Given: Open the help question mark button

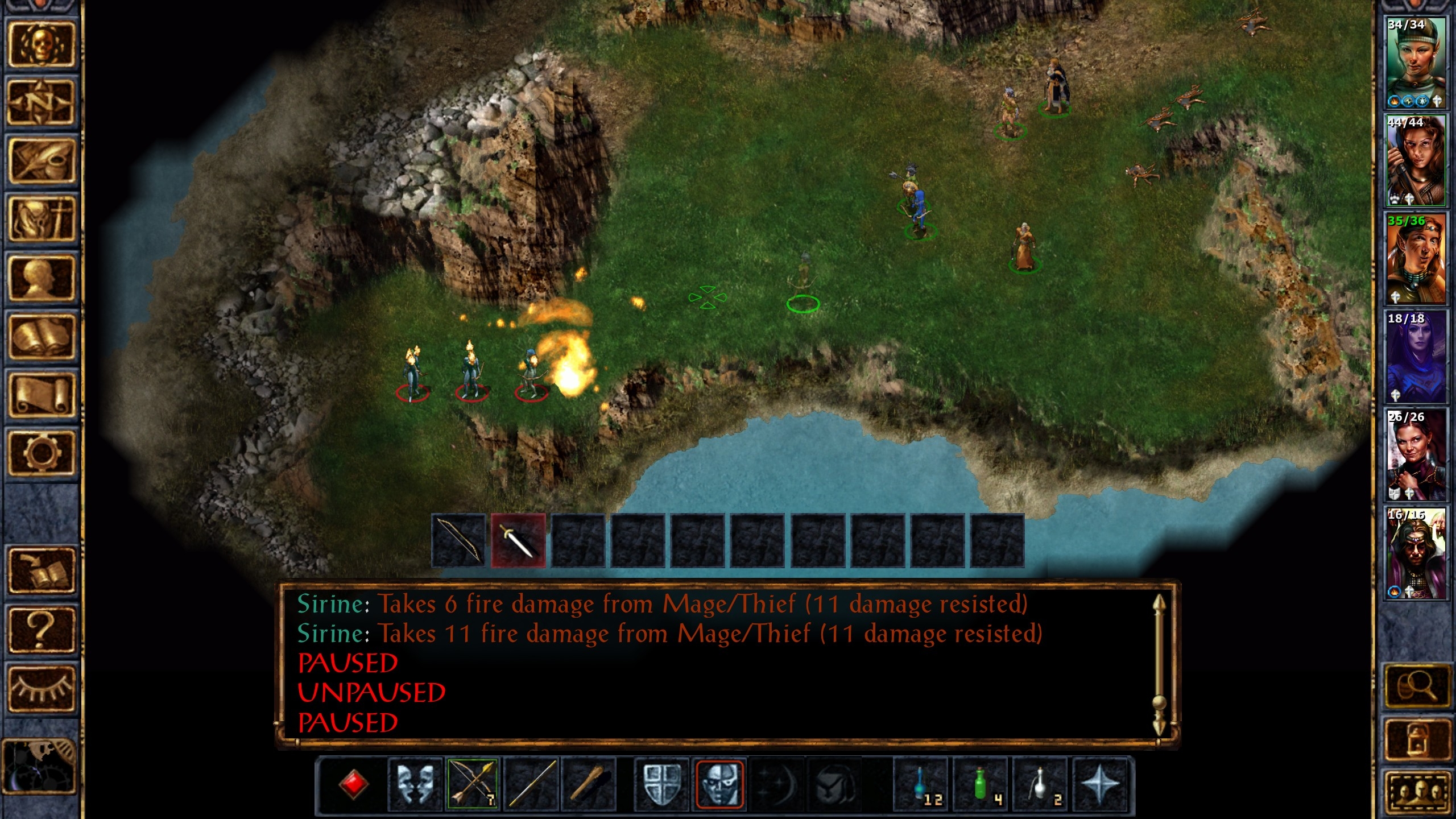Looking at the screenshot, I should (x=41, y=629).
